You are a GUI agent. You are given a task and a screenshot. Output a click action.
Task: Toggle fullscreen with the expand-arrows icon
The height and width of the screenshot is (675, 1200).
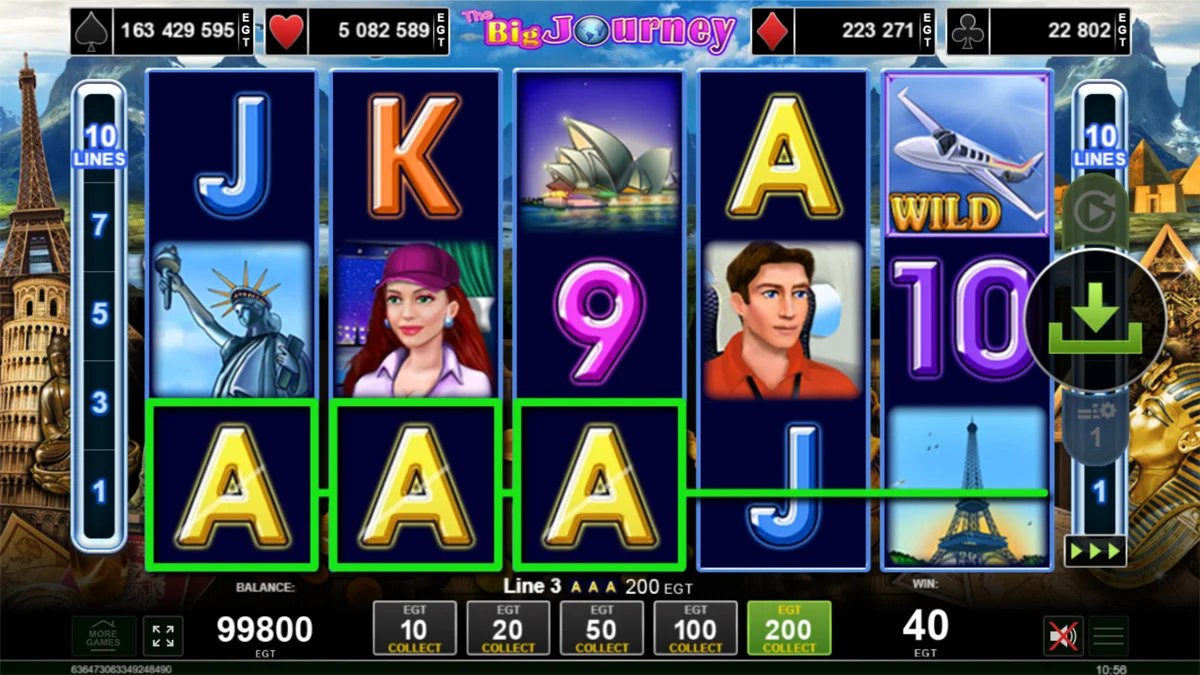pyautogui.click(x=163, y=636)
